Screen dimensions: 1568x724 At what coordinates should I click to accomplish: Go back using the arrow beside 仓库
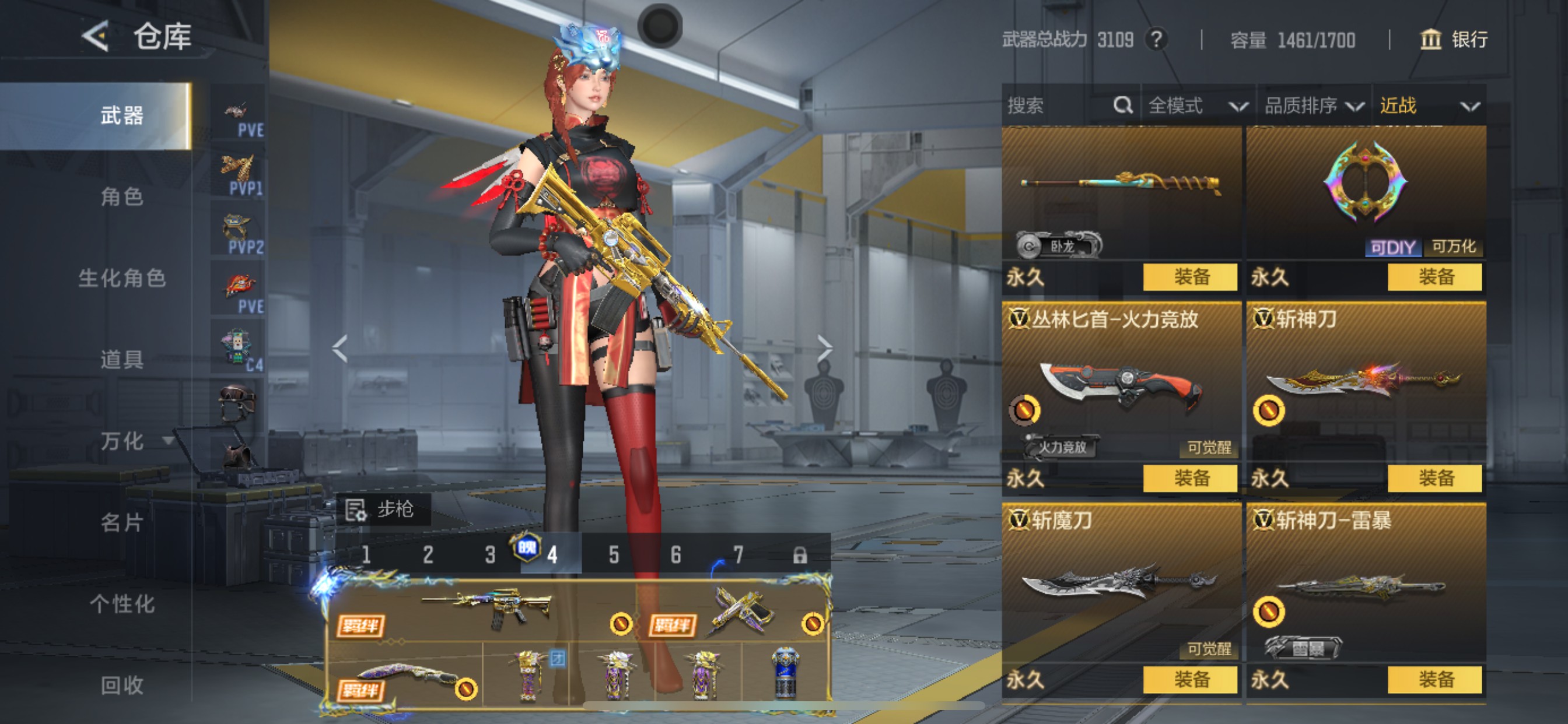[96, 37]
